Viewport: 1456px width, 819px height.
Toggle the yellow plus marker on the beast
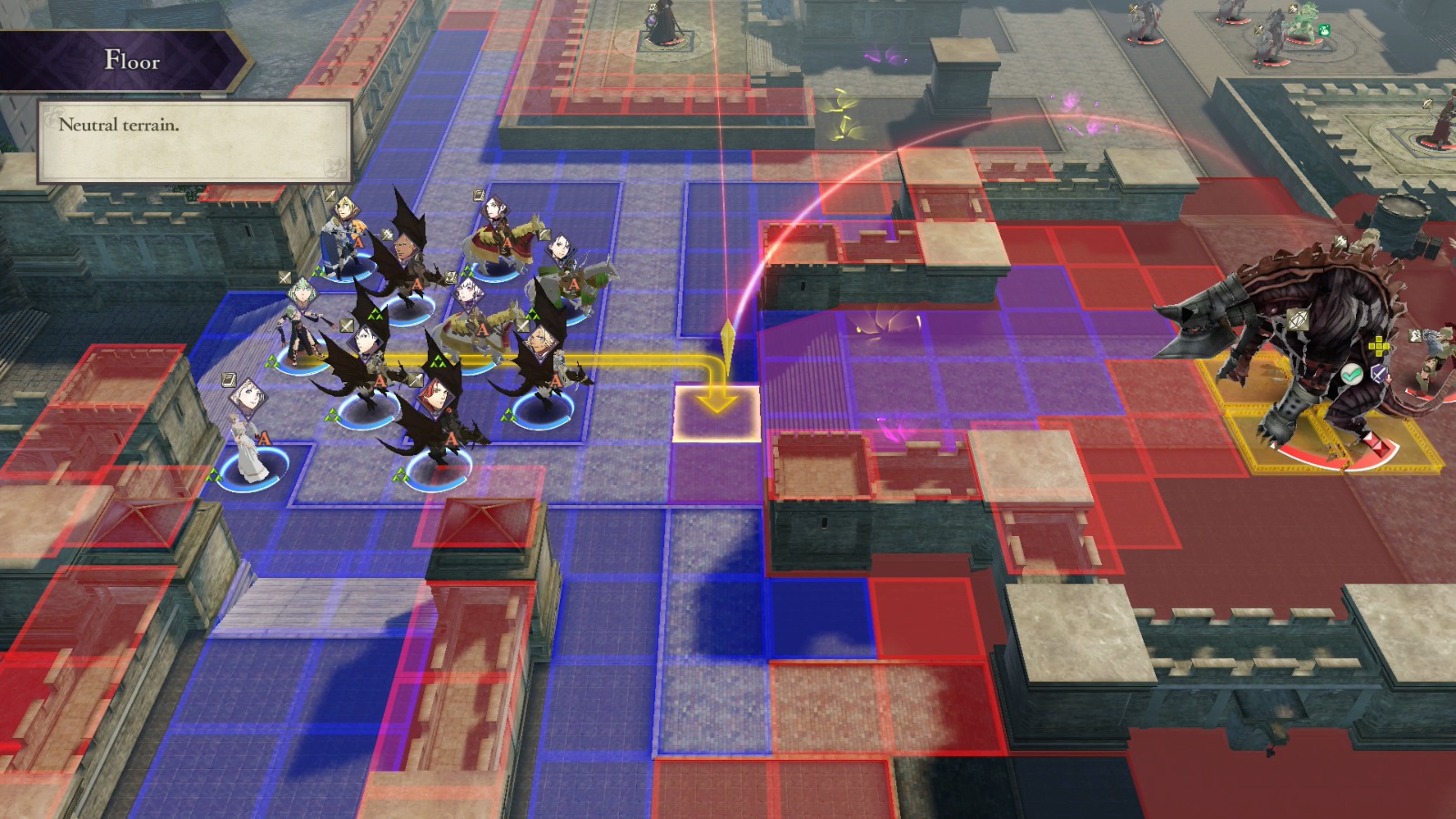[1379, 346]
